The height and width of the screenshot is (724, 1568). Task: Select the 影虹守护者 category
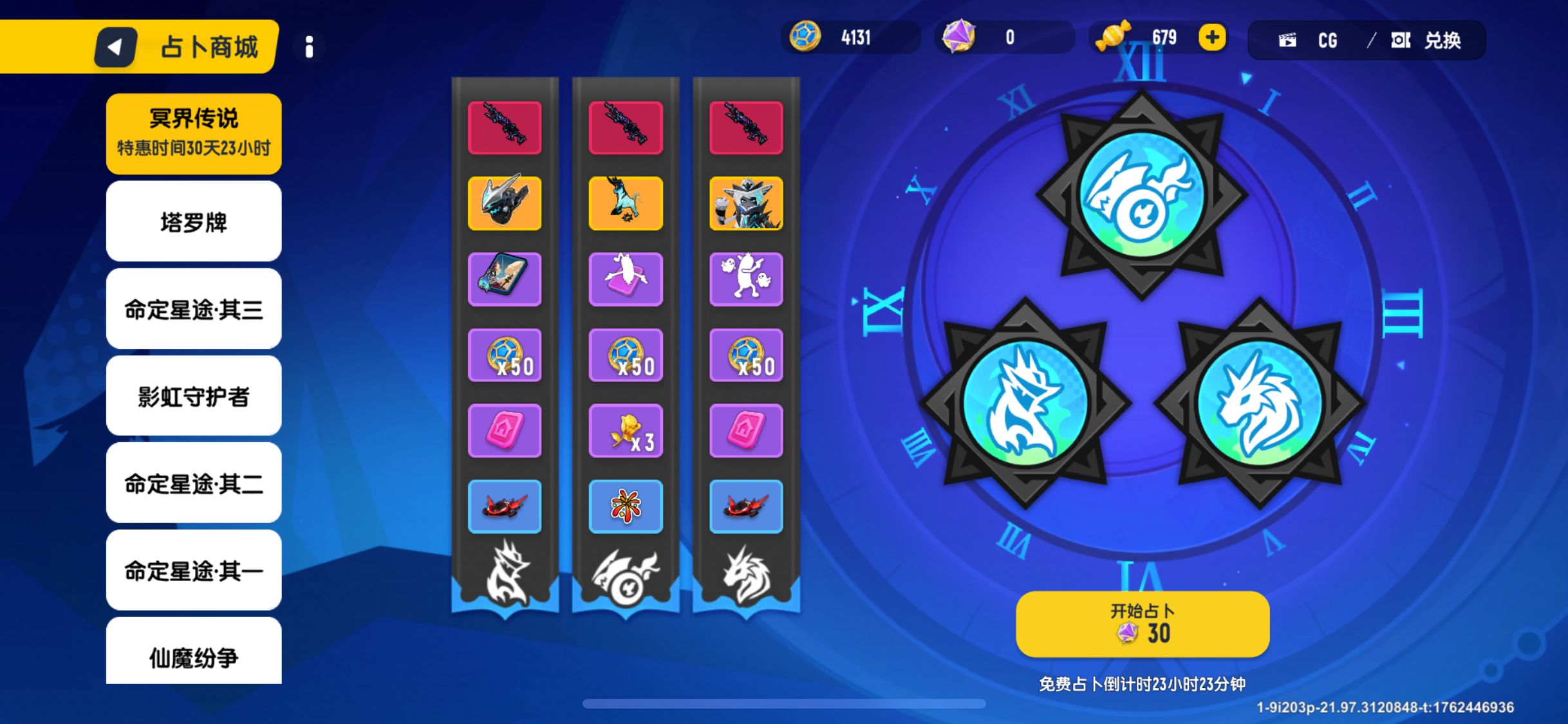[193, 396]
